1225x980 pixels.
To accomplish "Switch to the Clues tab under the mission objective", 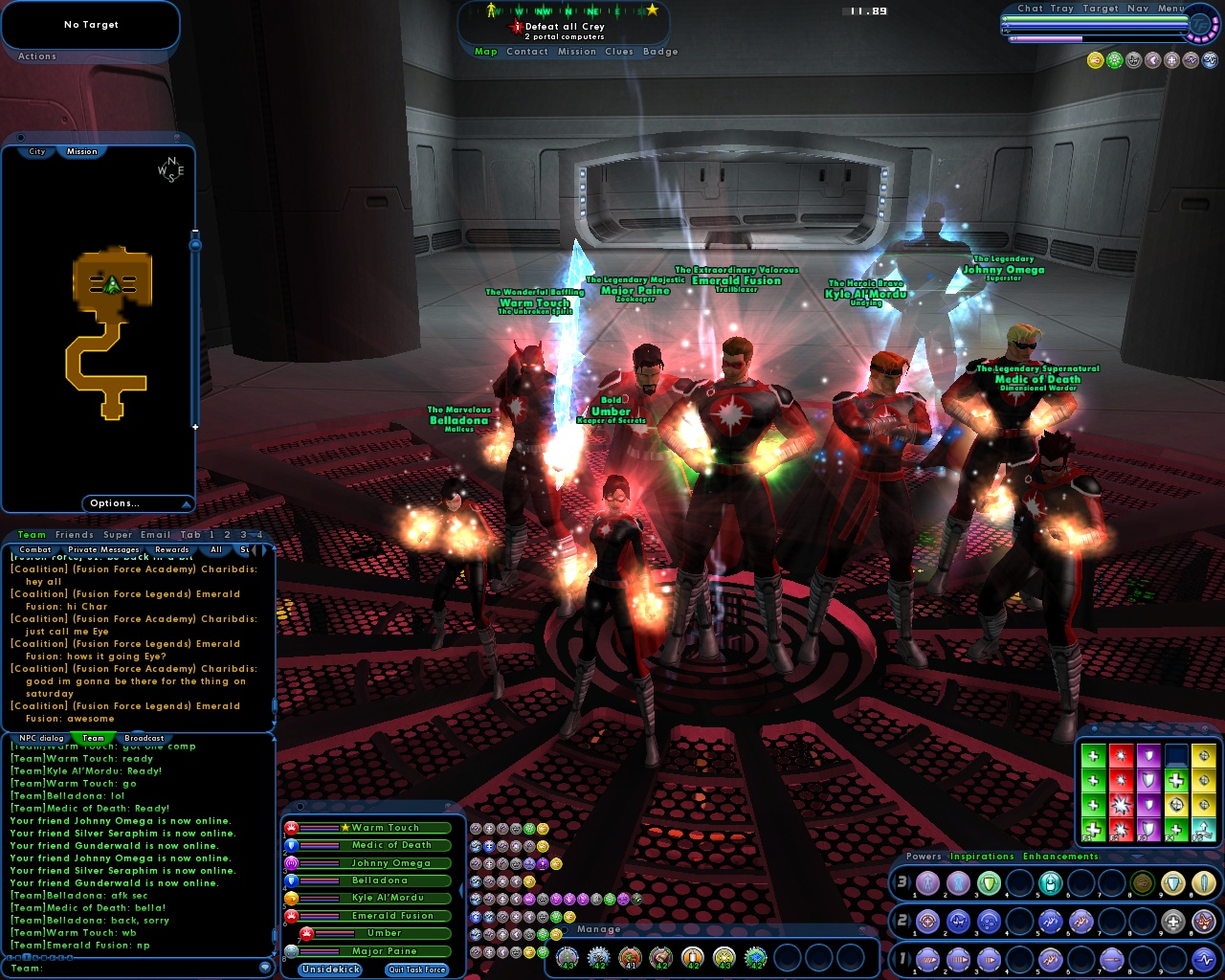I will [x=619, y=52].
